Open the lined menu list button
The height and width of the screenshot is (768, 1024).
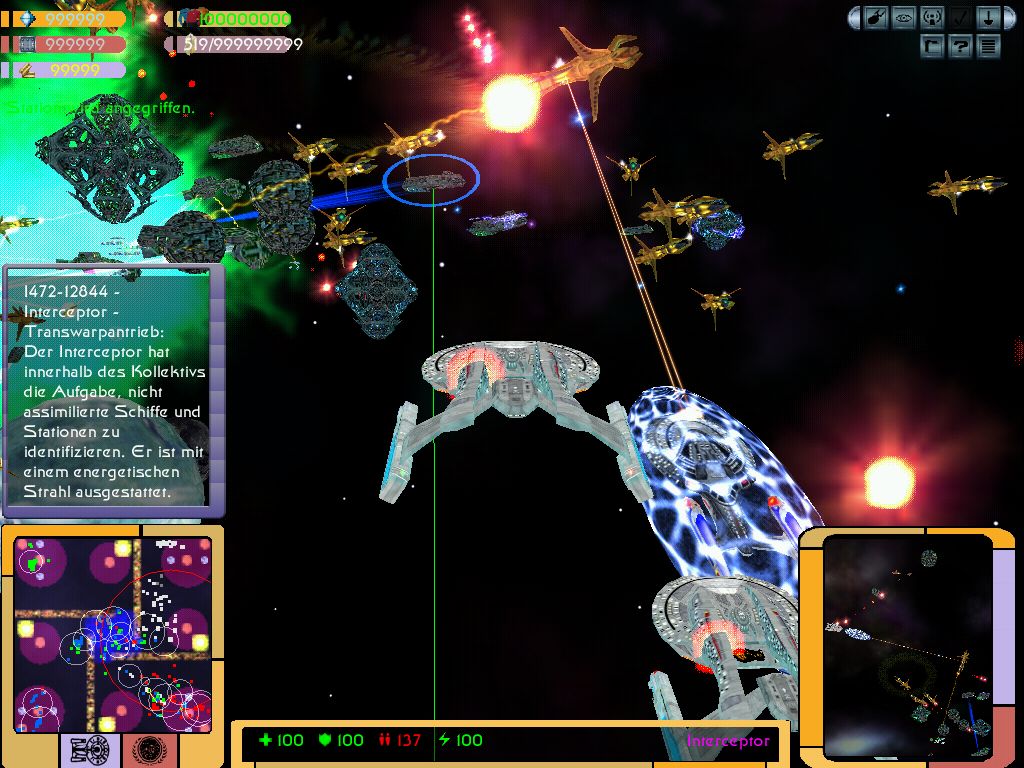click(x=988, y=45)
